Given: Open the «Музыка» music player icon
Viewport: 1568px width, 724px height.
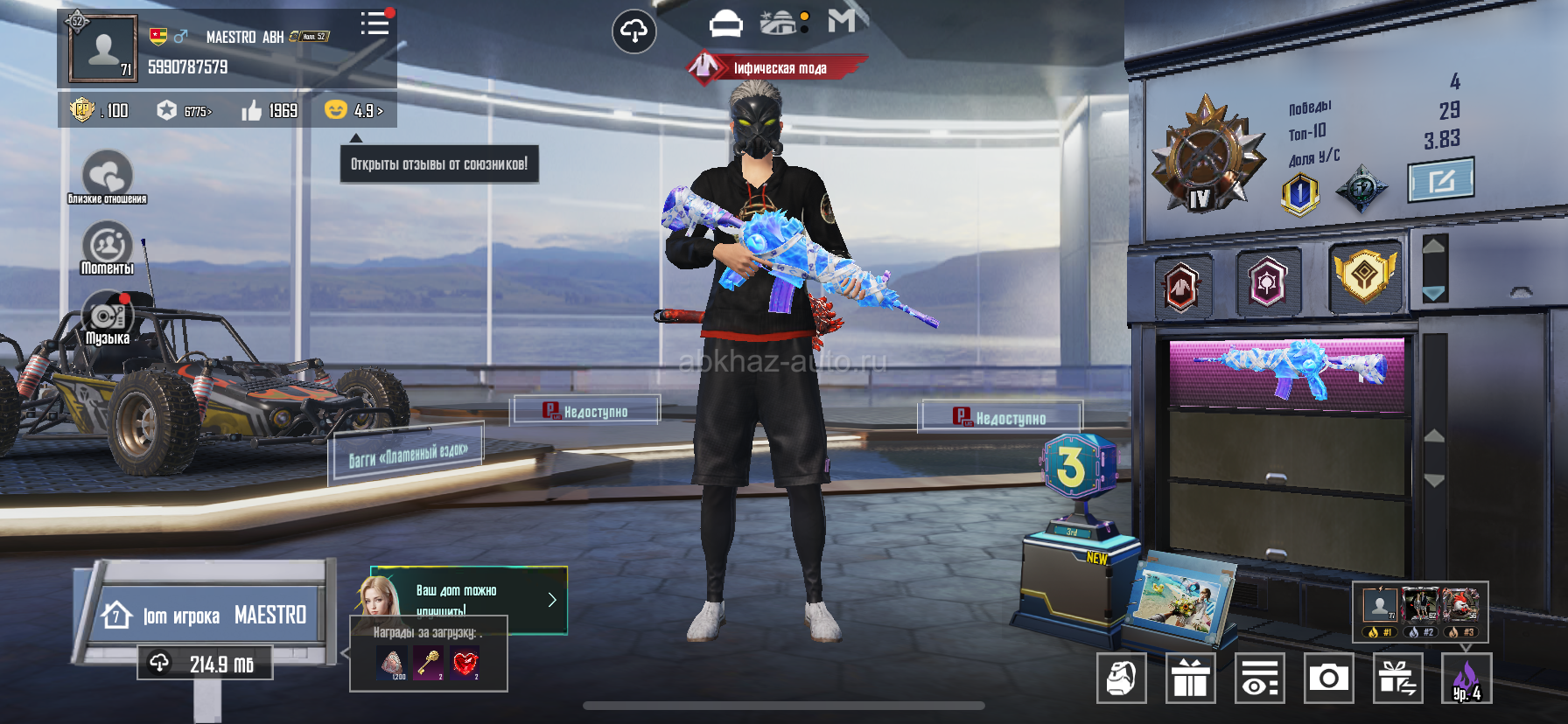Looking at the screenshot, I should point(107,318).
